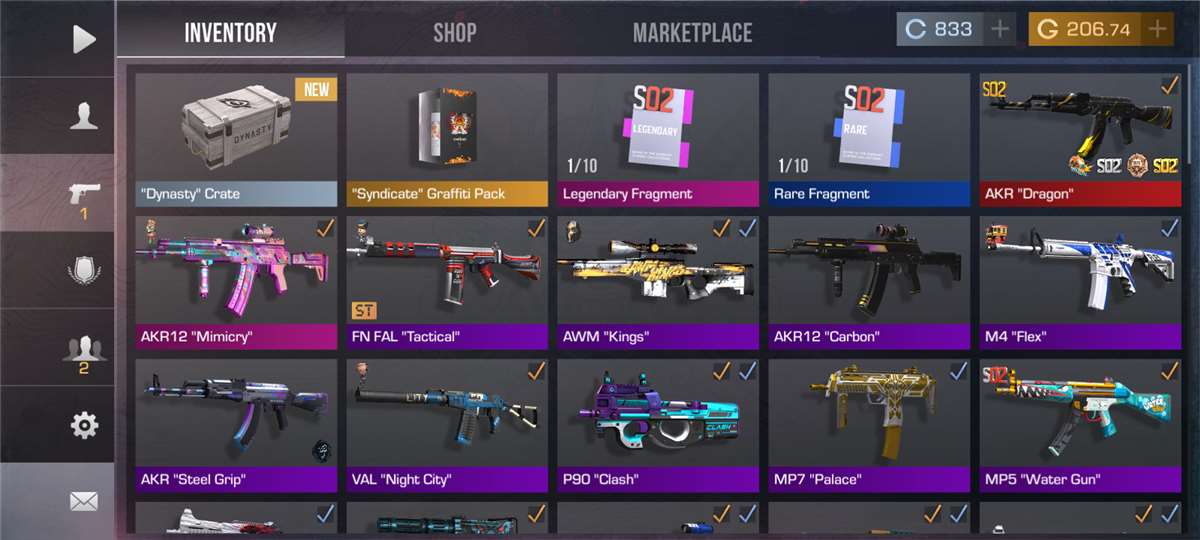Select the Legendary Fragment item
1200x540 pixels.
click(x=658, y=138)
